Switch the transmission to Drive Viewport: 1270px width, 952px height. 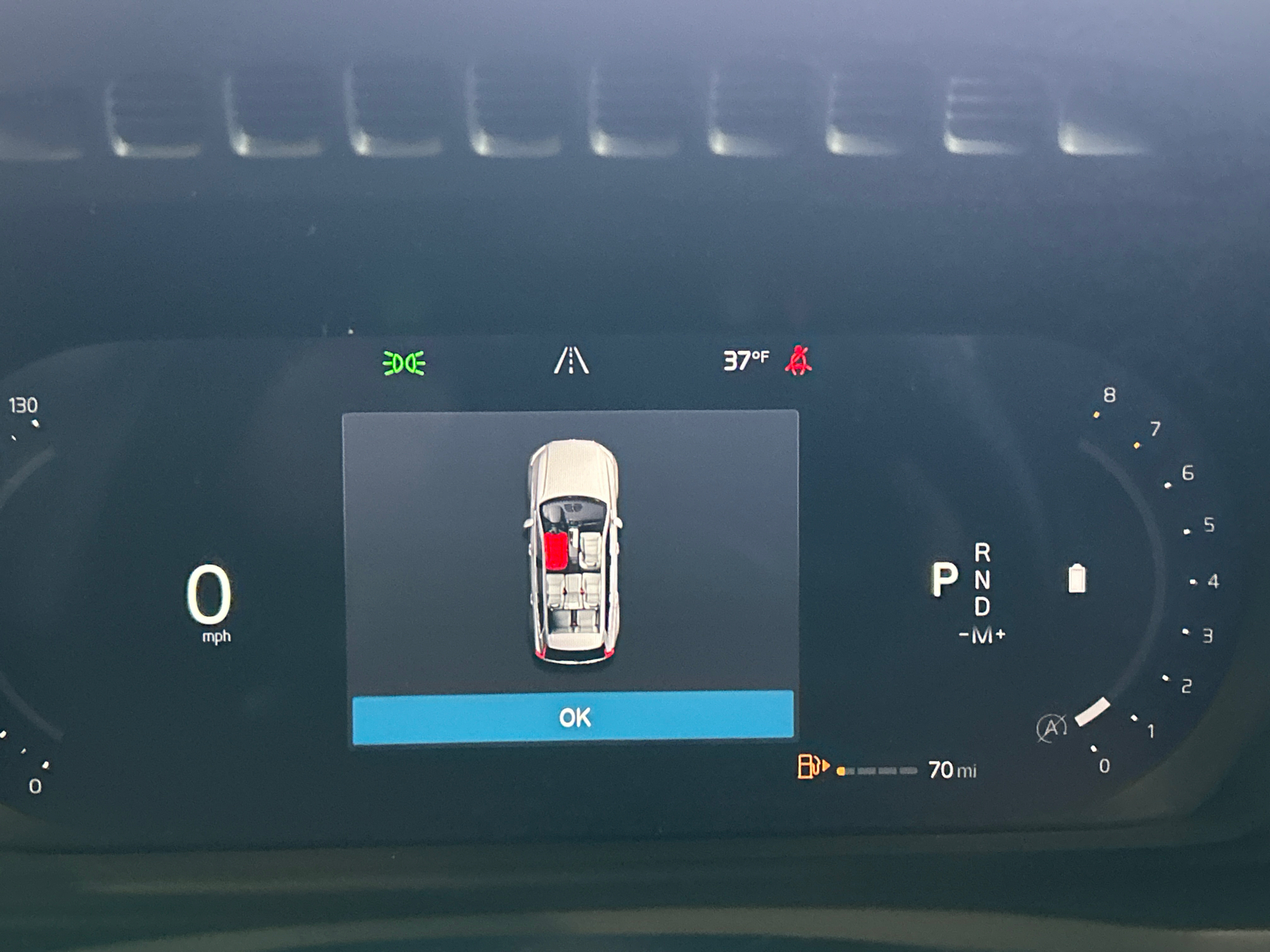(x=982, y=607)
